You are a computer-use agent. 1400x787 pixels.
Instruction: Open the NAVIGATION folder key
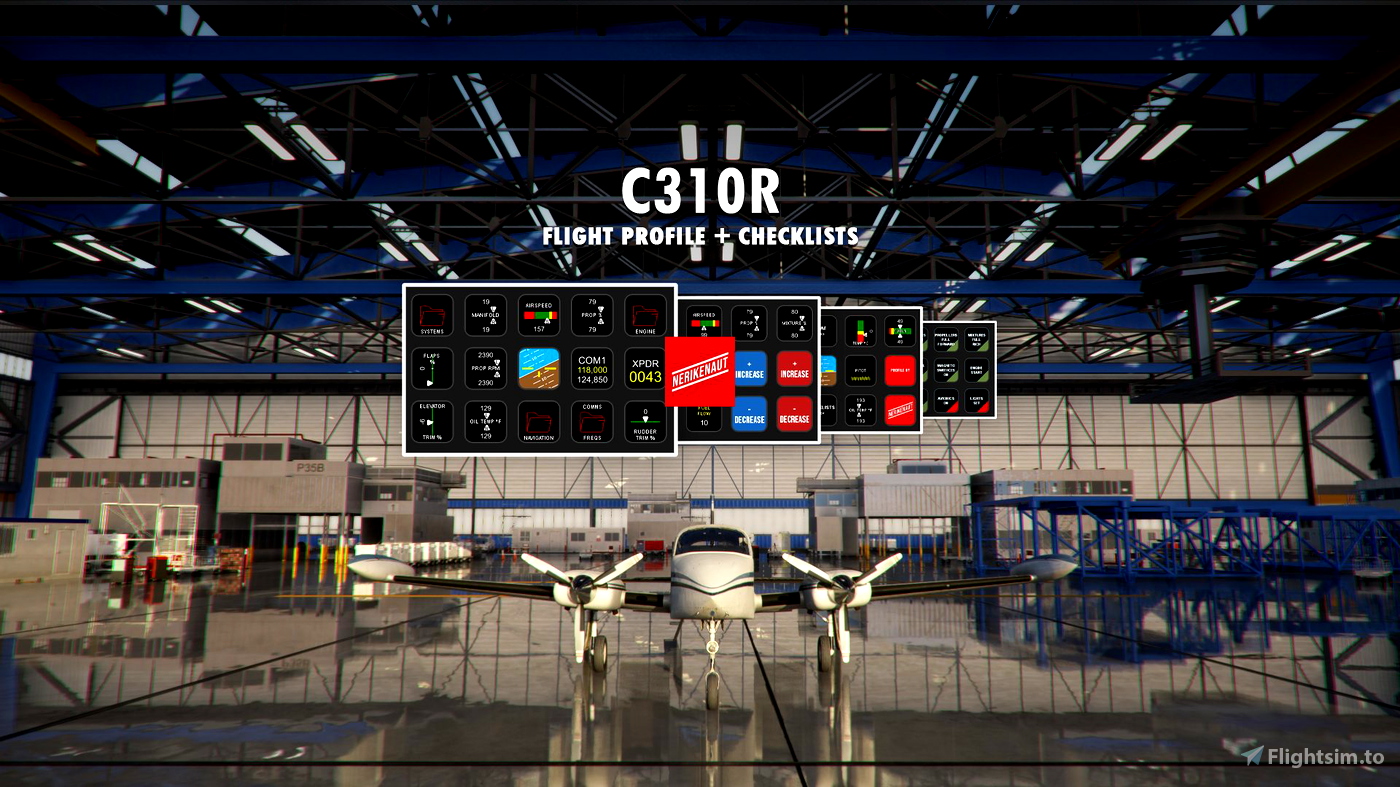pos(539,423)
